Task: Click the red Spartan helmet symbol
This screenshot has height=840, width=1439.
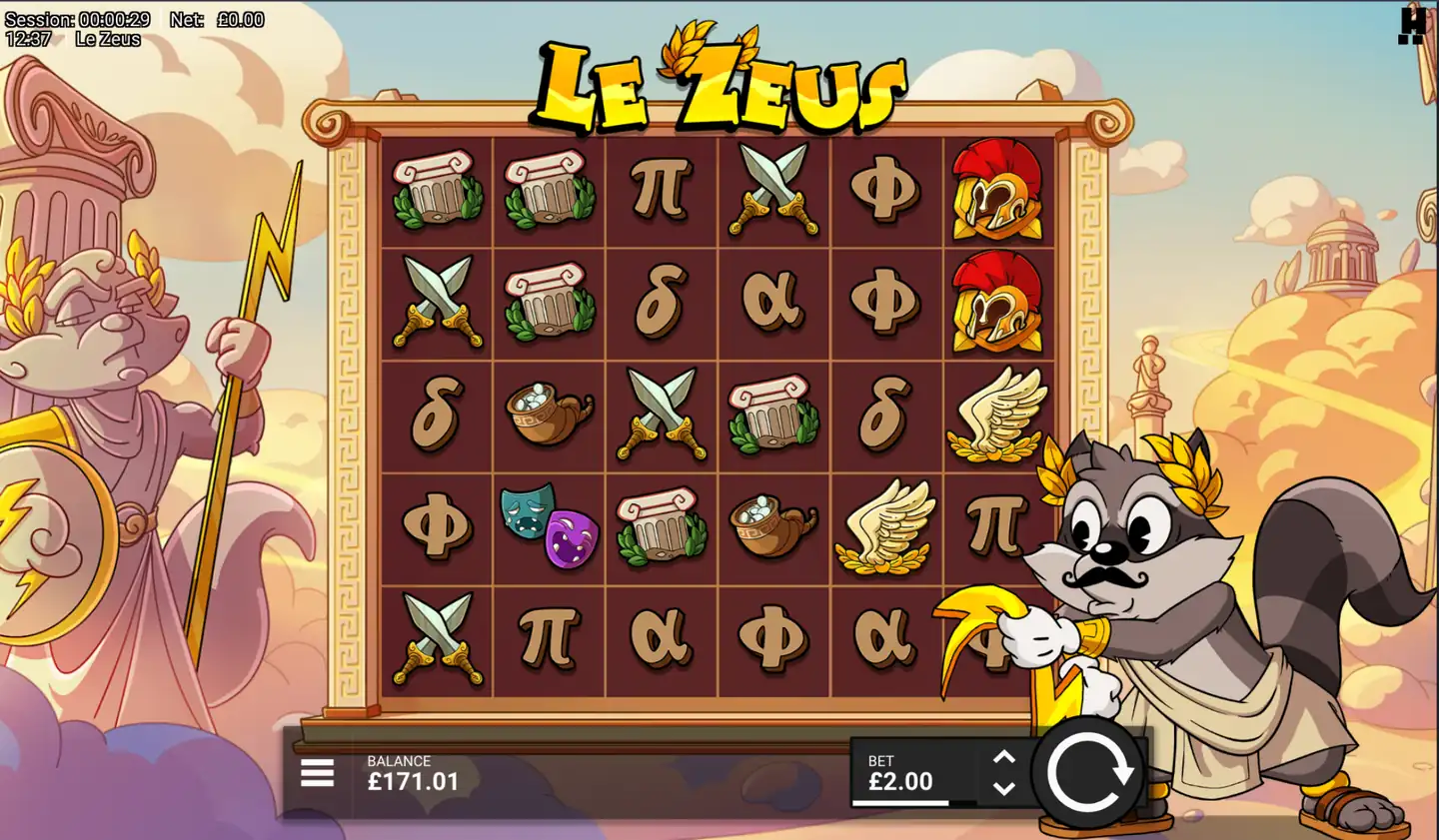Action: [x=996, y=192]
